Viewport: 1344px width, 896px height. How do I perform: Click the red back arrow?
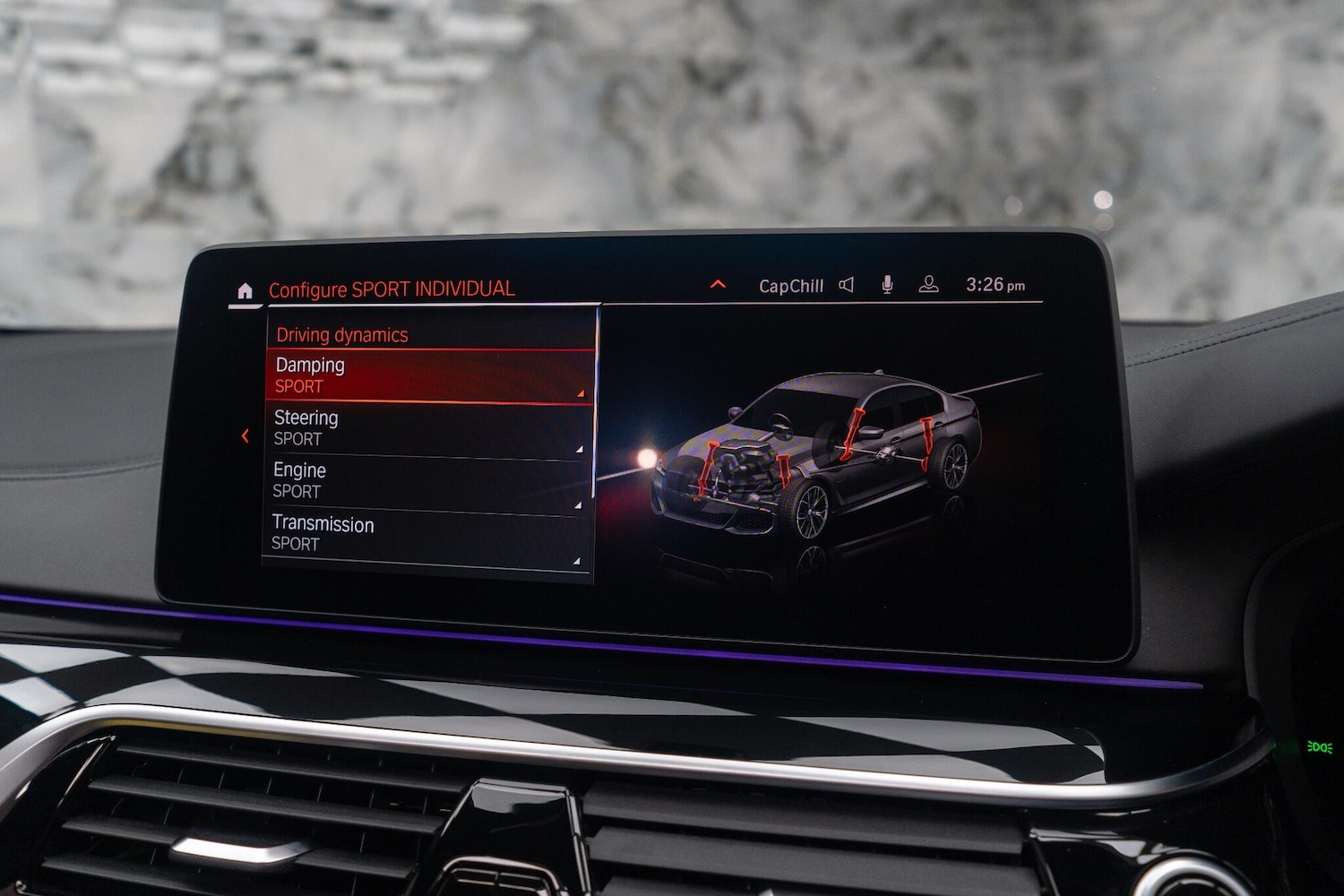click(x=246, y=436)
